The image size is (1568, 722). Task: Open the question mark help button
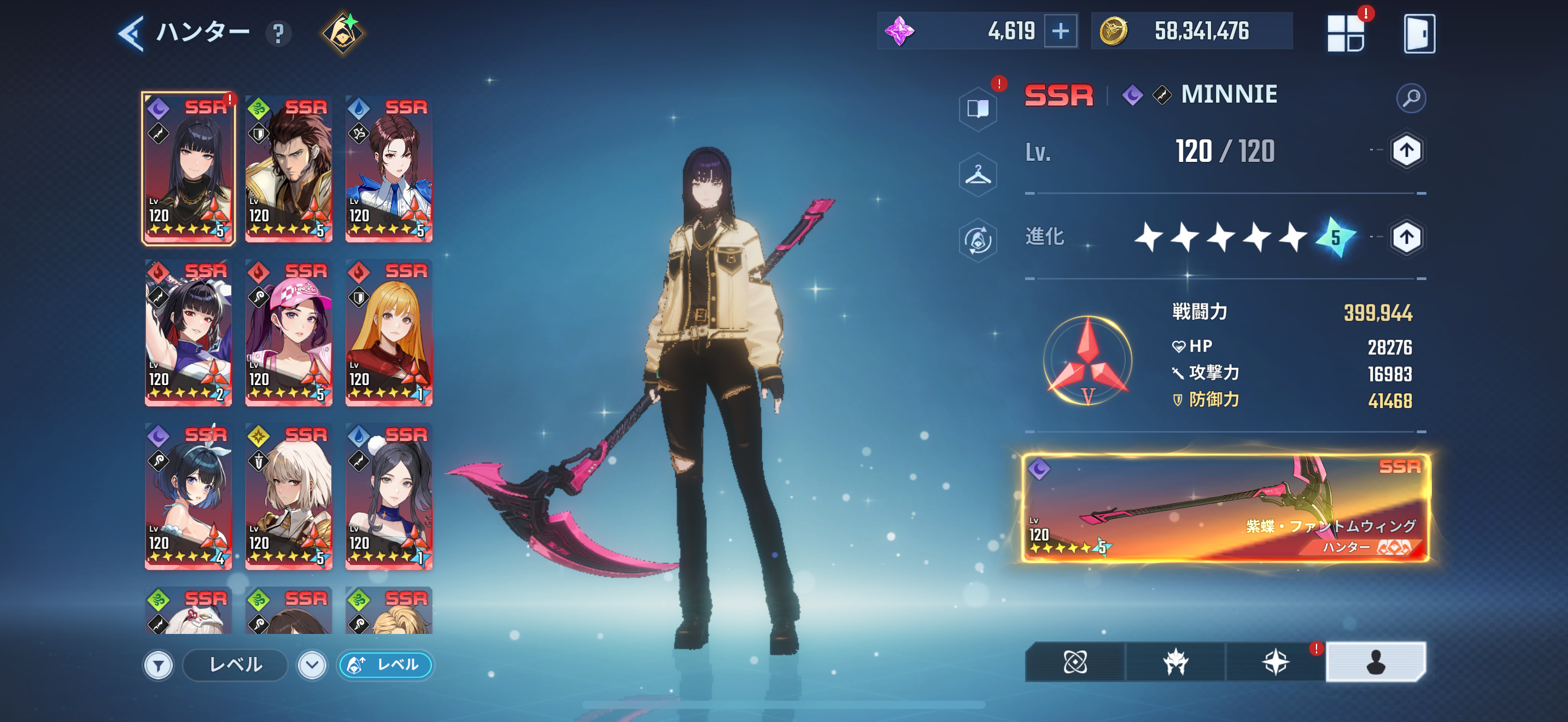(278, 33)
